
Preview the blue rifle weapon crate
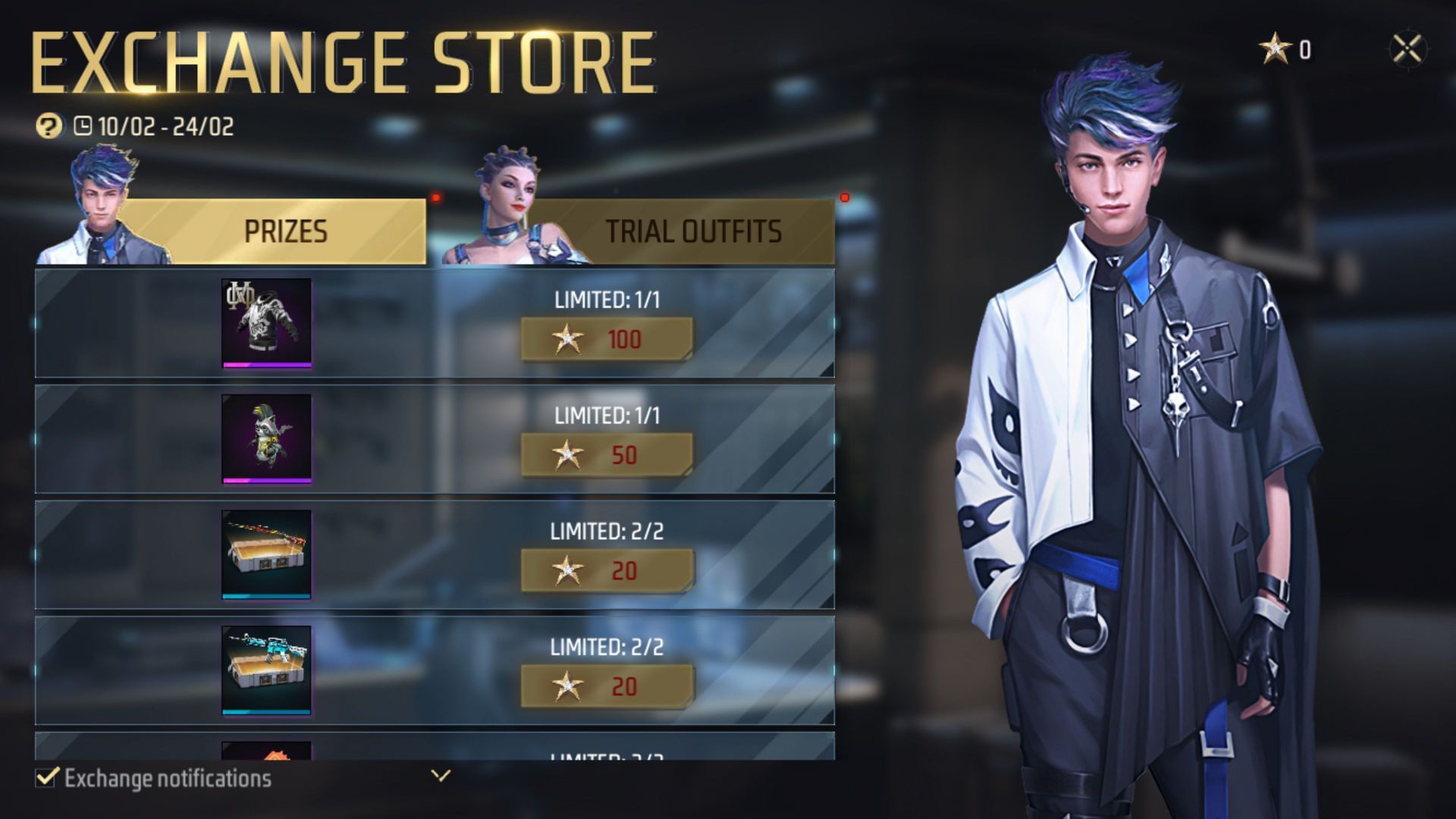pos(266,670)
